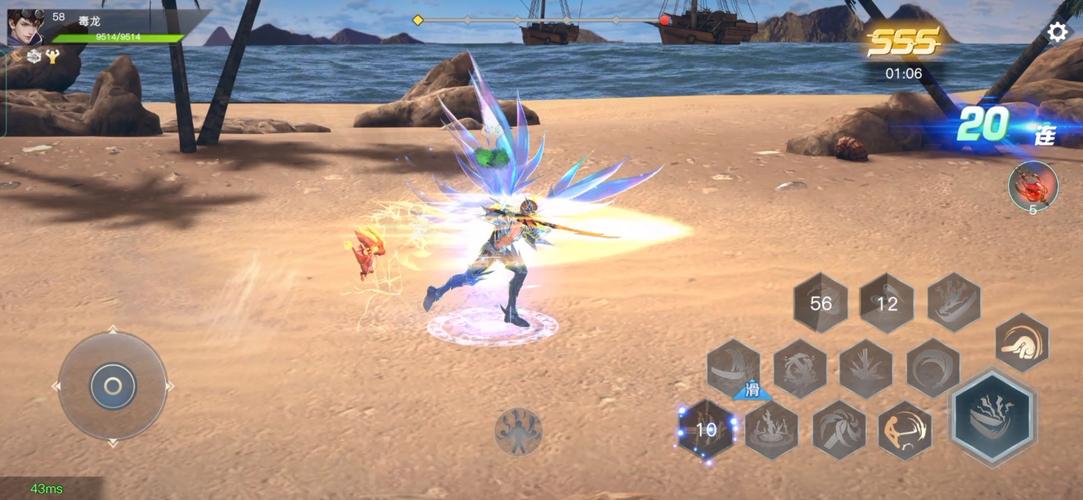
Task: Activate the crescent swirl skill
Action: coord(933,367)
